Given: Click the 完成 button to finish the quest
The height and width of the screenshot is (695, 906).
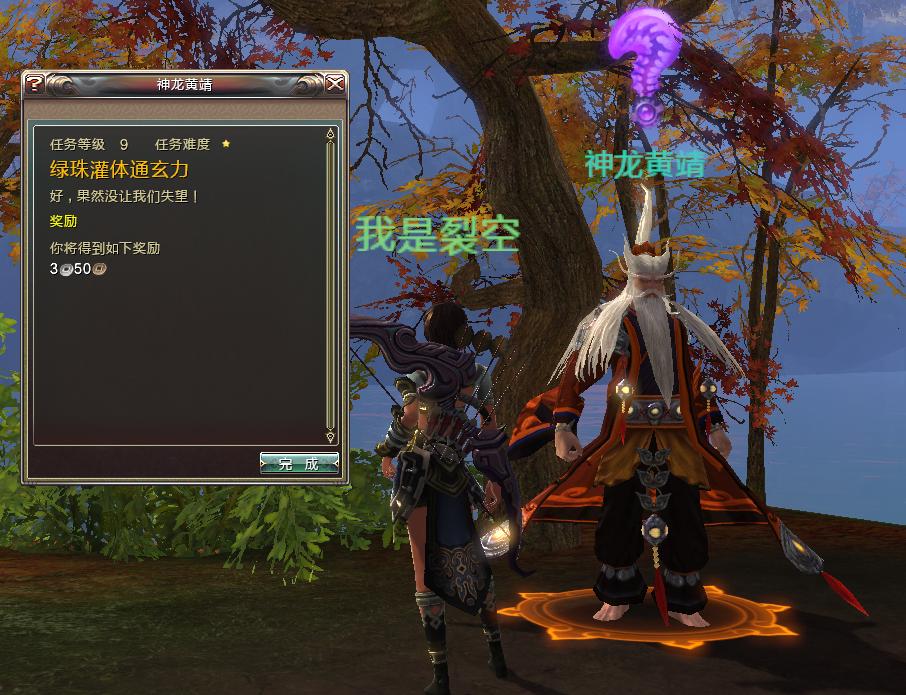Looking at the screenshot, I should pos(299,463).
